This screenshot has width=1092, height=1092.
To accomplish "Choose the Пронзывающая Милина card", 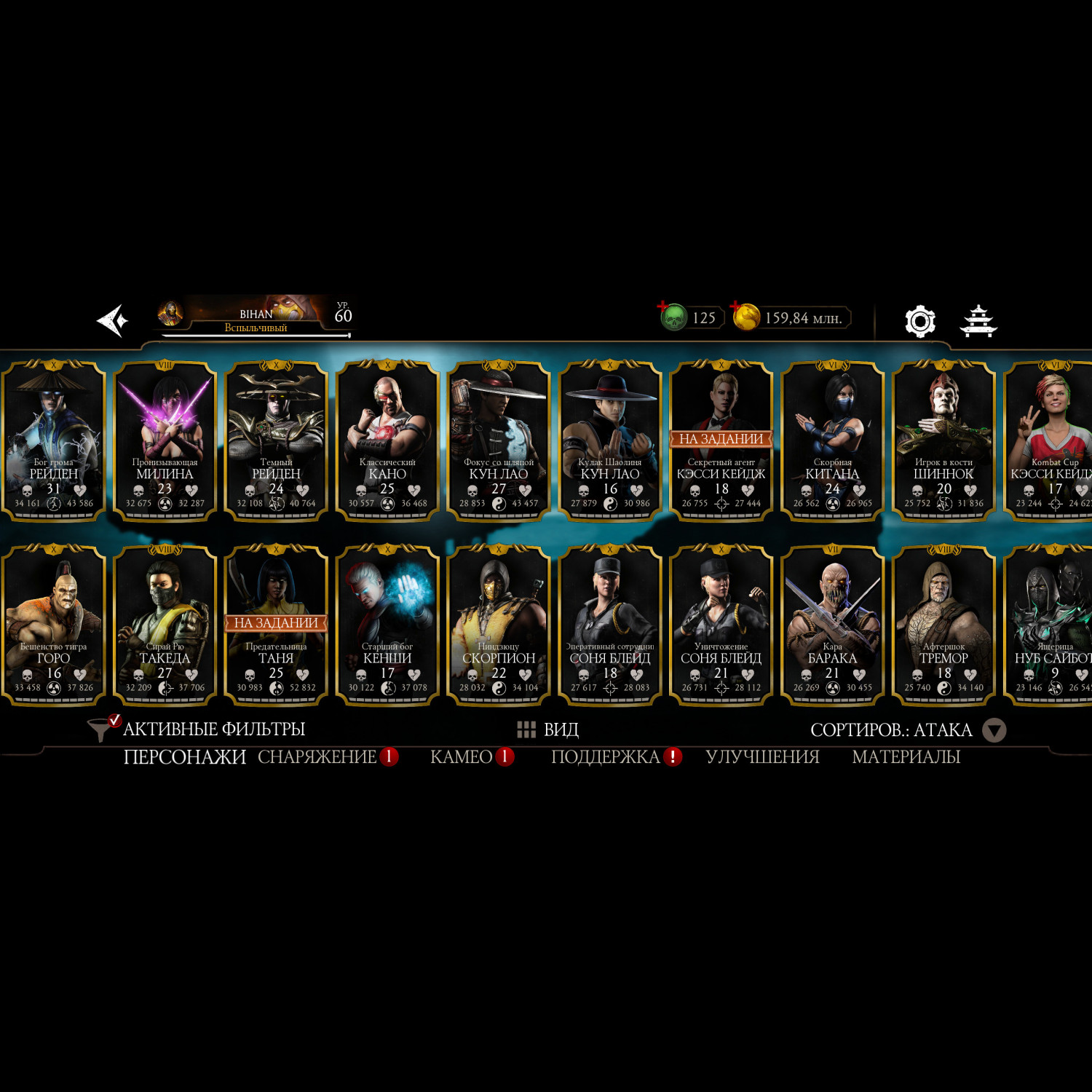I will pyautogui.click(x=165, y=440).
